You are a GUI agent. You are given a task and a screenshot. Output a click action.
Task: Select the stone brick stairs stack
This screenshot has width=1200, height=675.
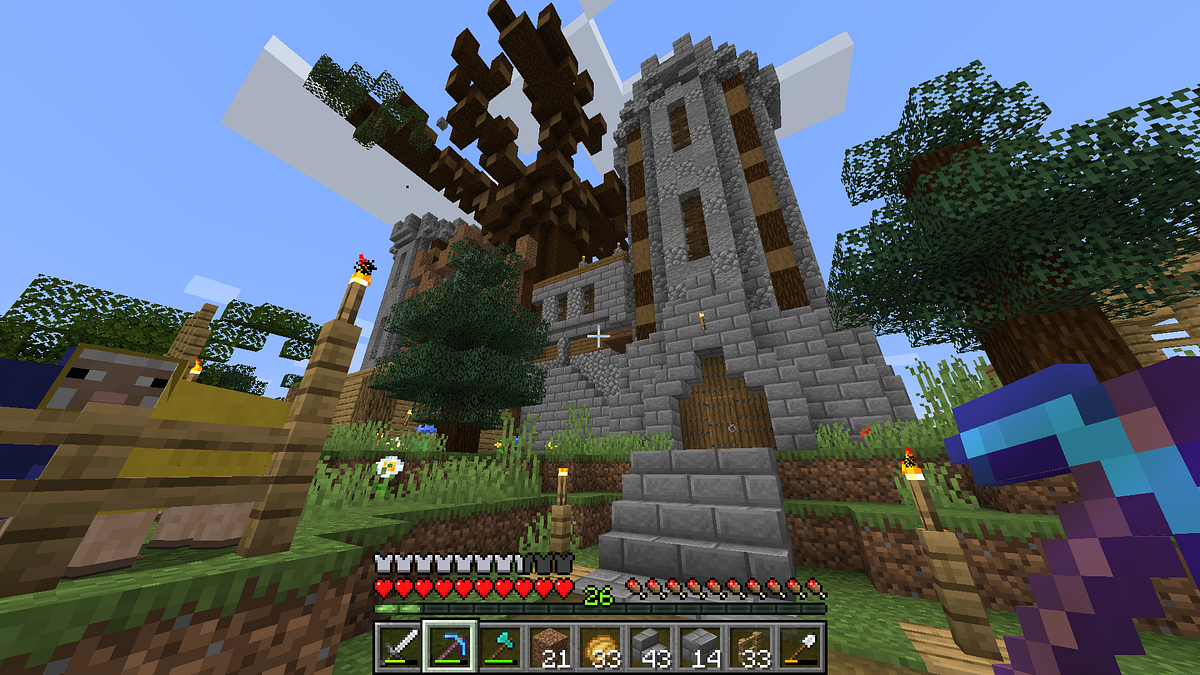(649, 647)
